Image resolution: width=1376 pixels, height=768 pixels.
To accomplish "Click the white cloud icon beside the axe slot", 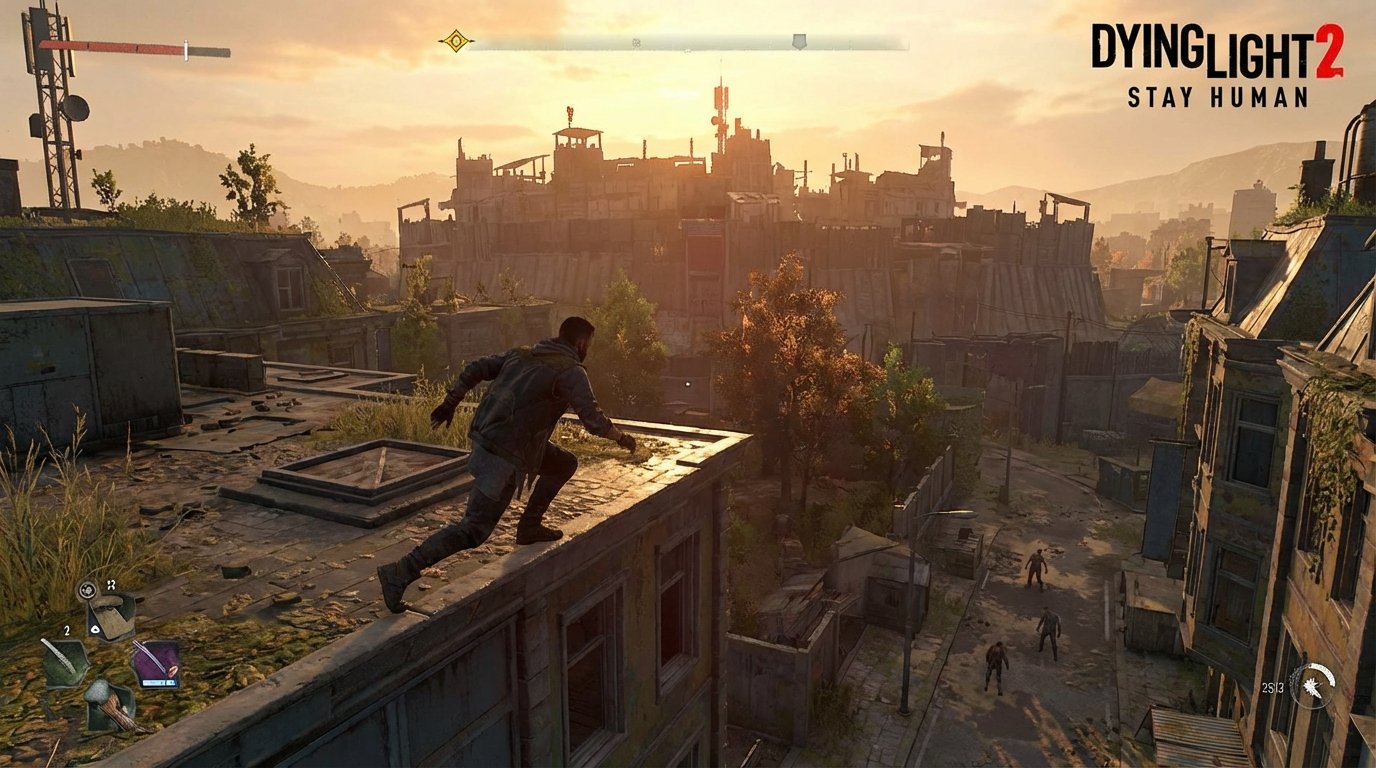I will 95,630.
